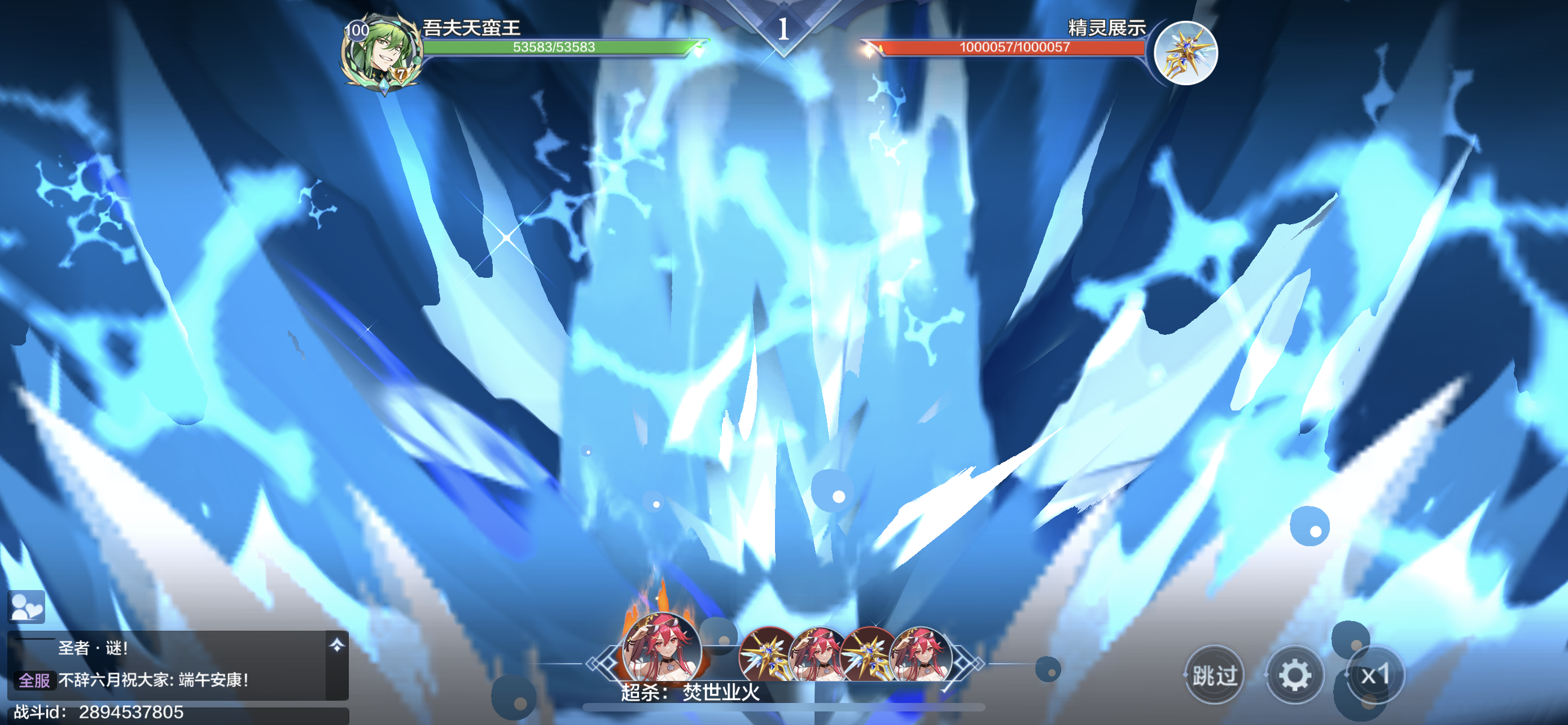Open battle settings gear icon

click(1294, 675)
